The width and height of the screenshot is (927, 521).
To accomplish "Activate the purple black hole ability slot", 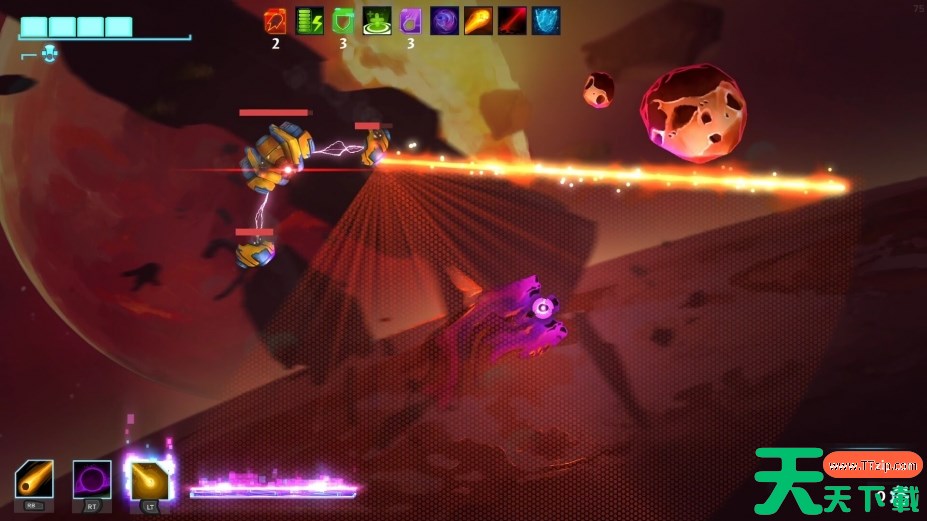I will click(x=92, y=479).
